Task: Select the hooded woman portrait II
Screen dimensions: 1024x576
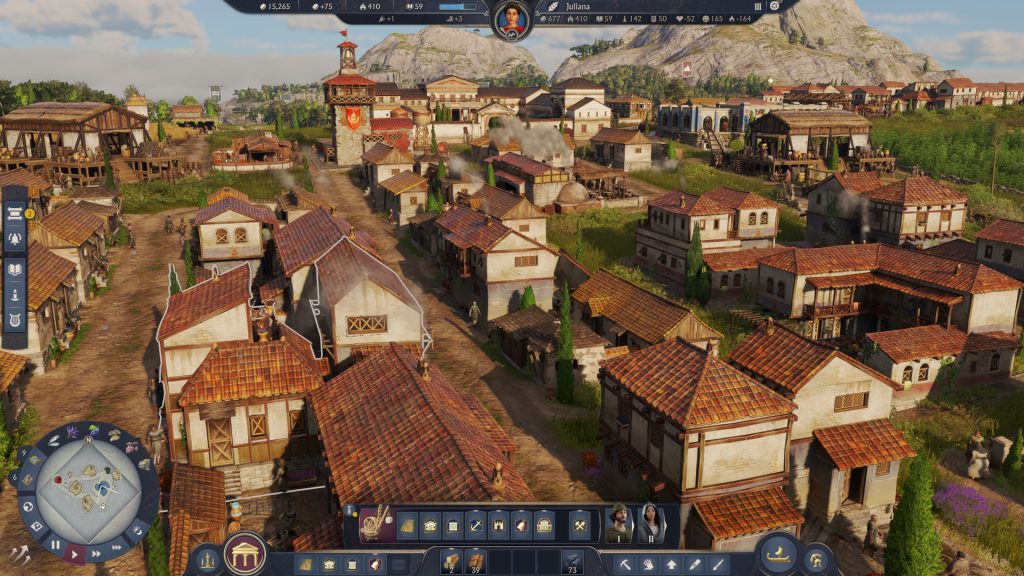Action: [650, 522]
